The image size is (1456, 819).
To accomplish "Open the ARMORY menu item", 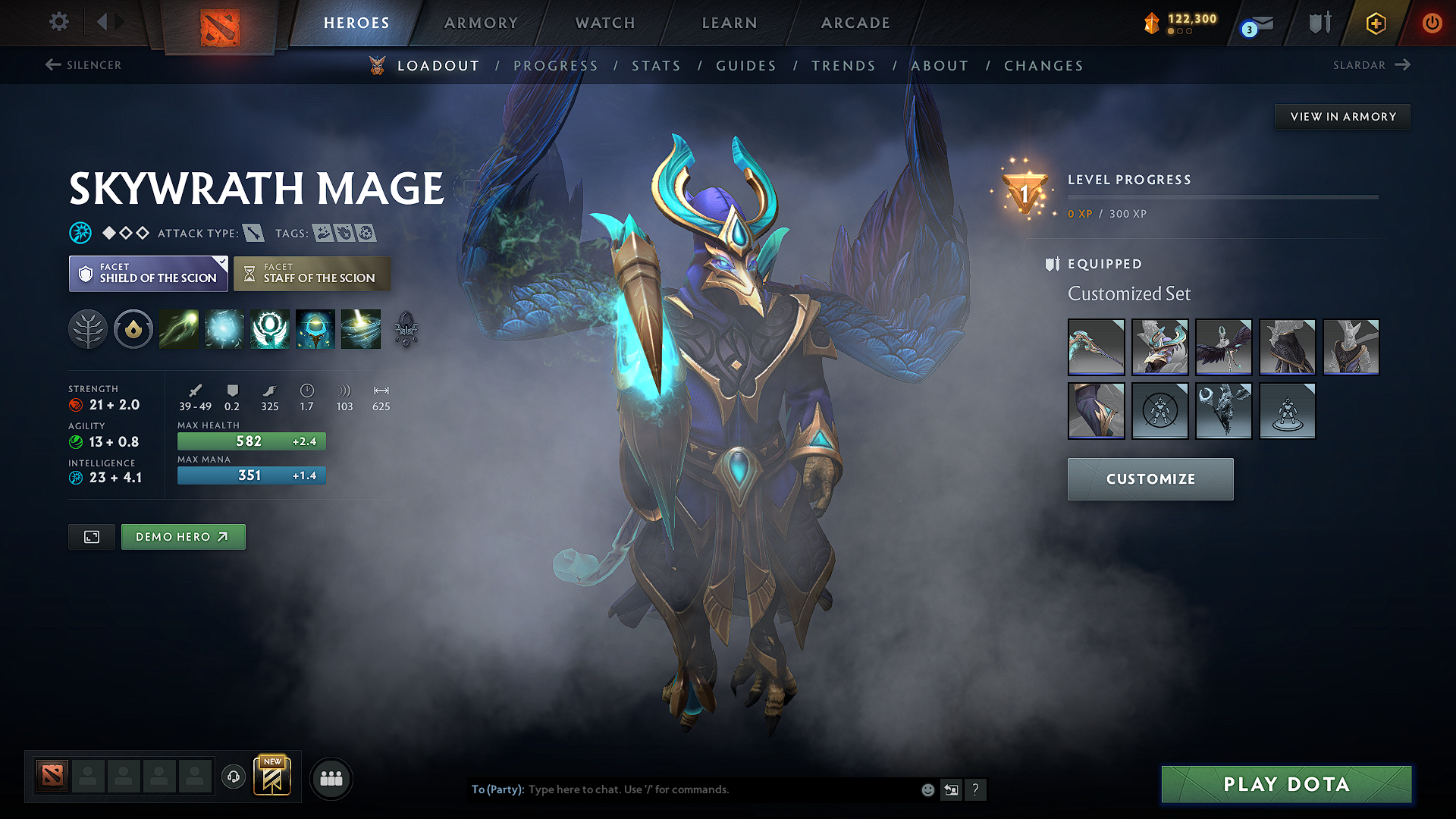I will tap(480, 23).
